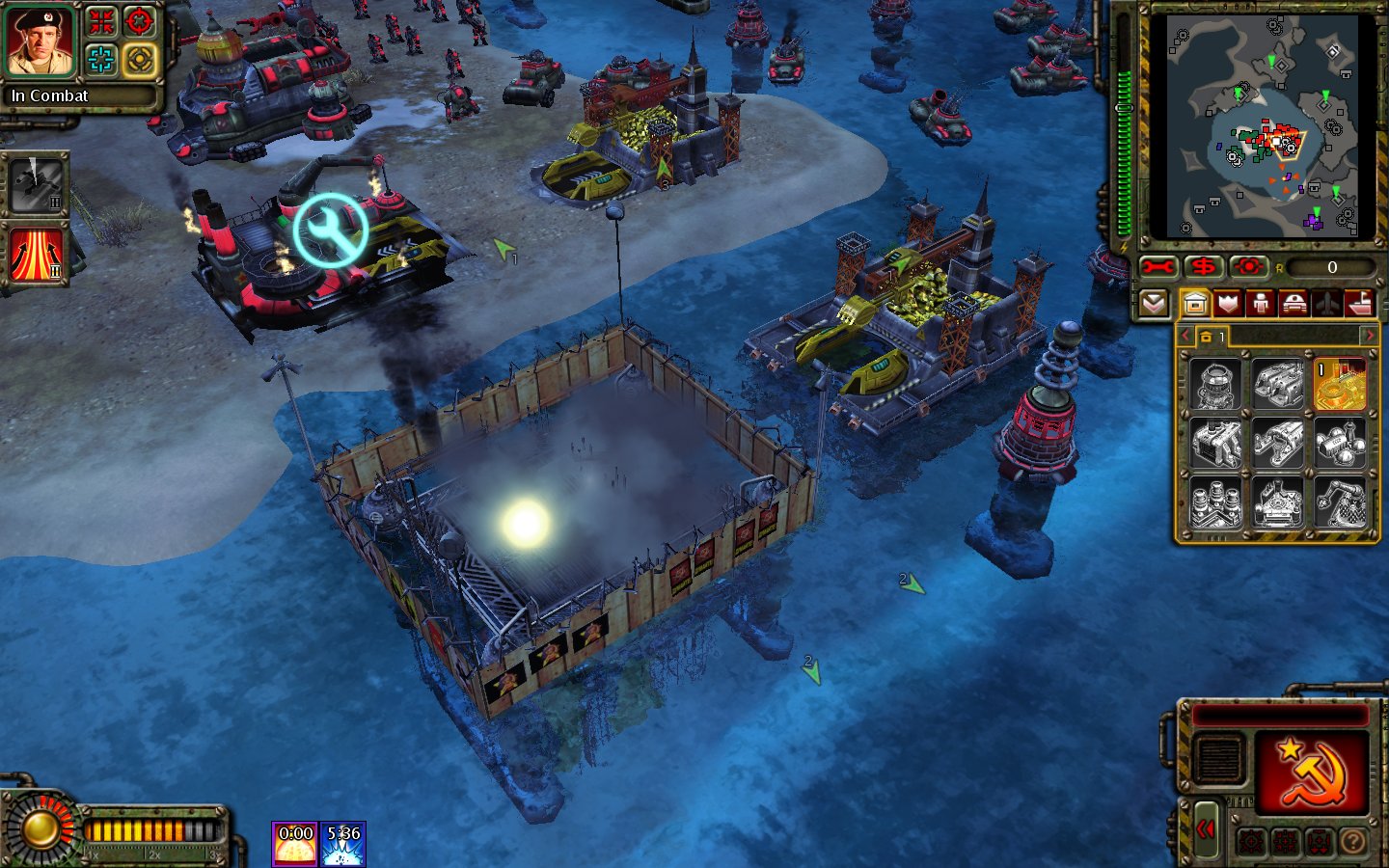Click the radar minimap
1389x868 pixels.
coord(1262,125)
